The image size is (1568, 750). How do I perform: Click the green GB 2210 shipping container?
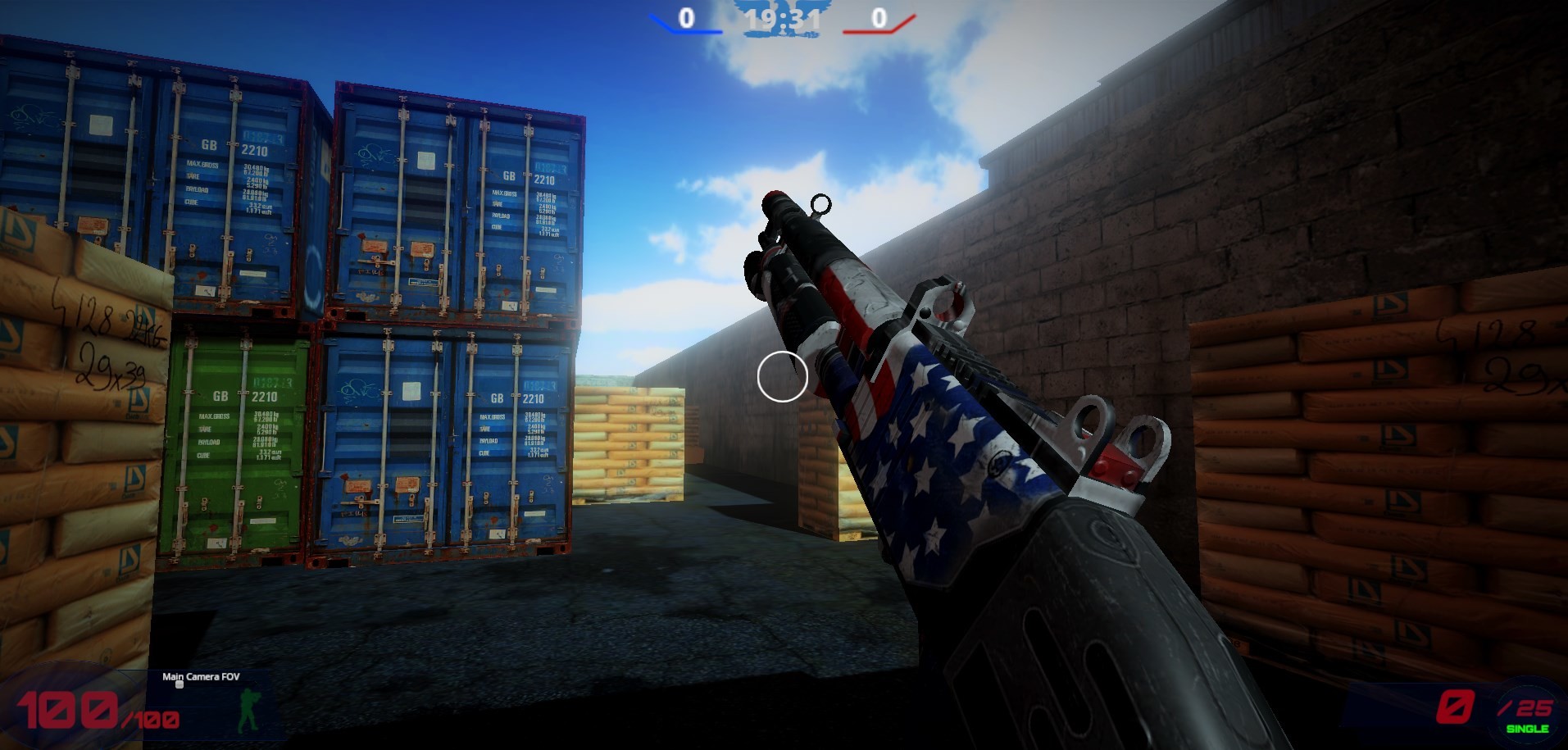click(239, 443)
